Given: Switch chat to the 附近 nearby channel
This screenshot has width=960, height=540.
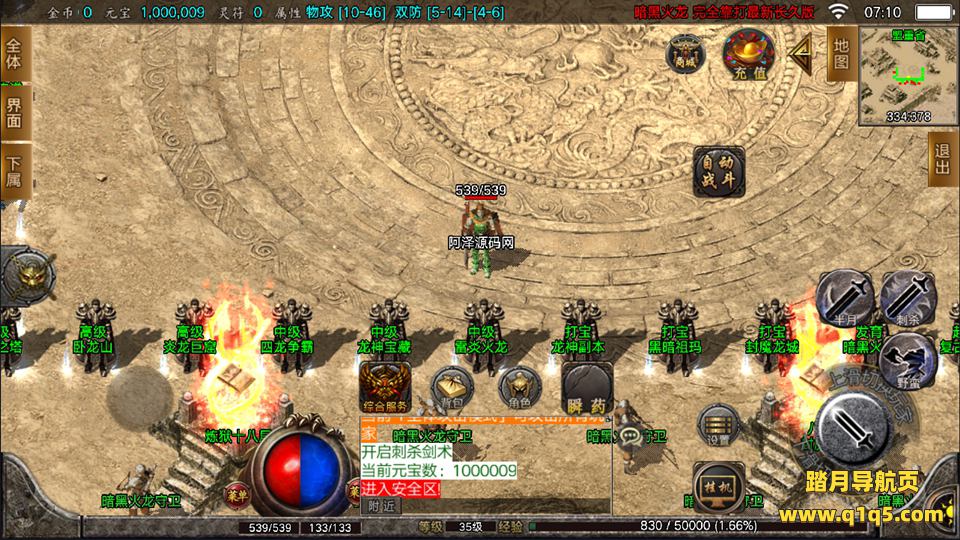Looking at the screenshot, I should (380, 506).
